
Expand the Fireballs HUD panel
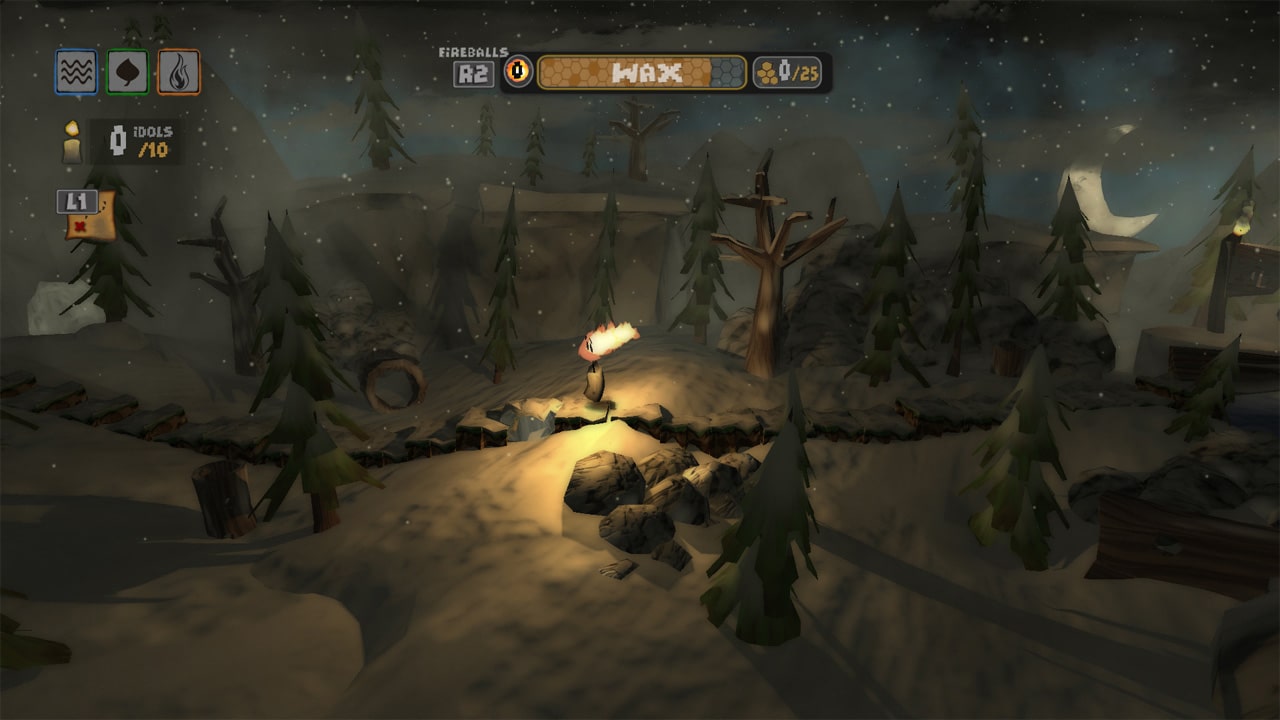[475, 63]
